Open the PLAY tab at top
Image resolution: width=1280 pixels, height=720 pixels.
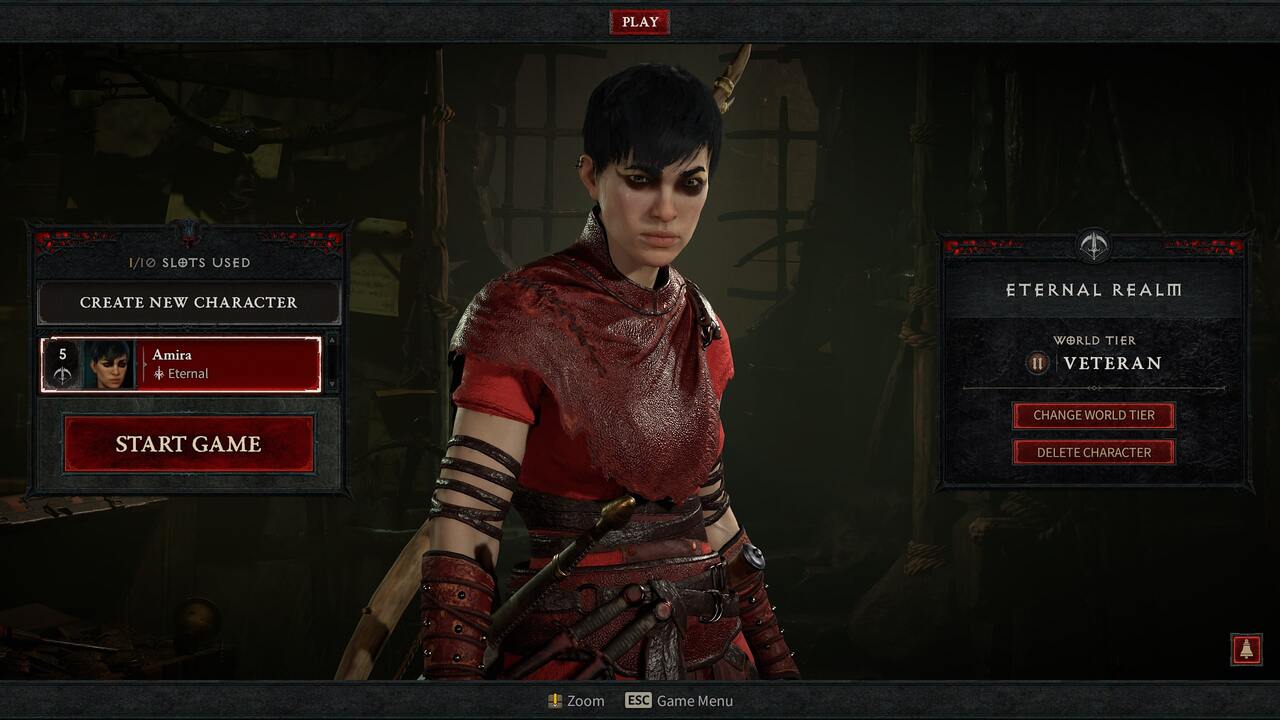click(x=640, y=22)
